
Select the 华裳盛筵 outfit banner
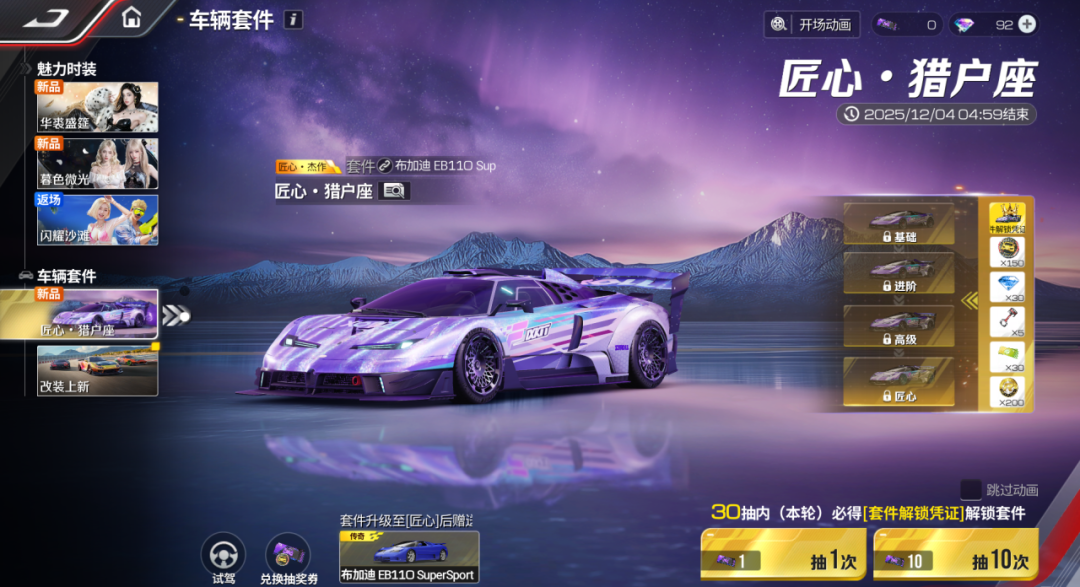(x=97, y=107)
